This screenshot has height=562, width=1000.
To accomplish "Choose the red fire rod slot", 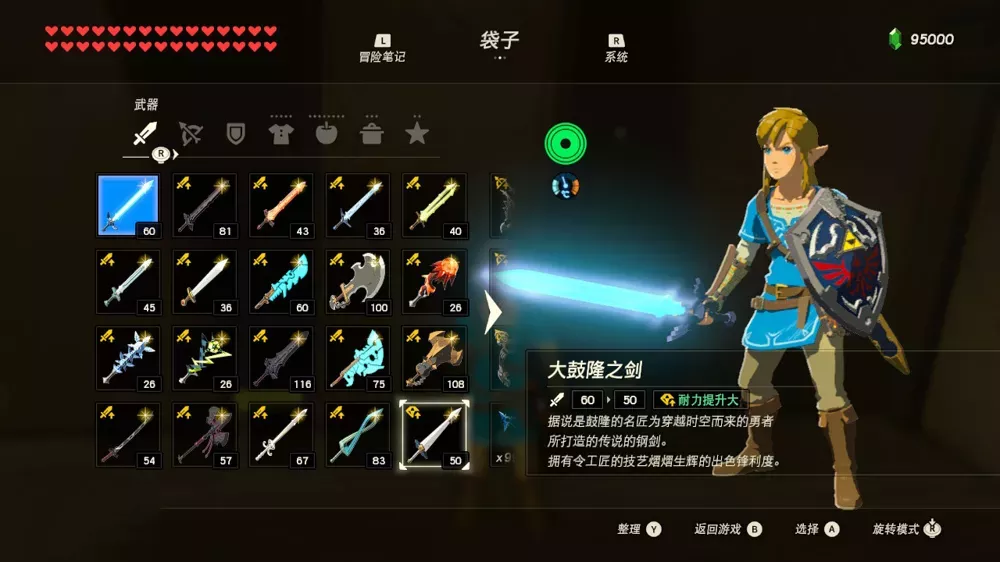I will point(434,281).
